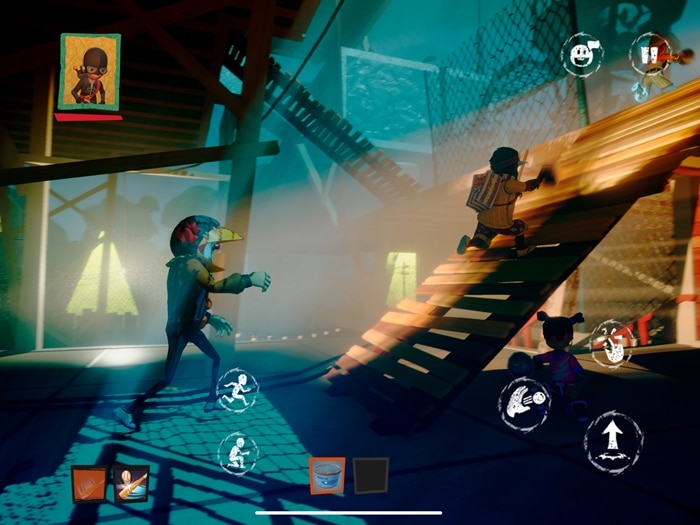Viewport: 700px width, 525px height.
Task: Throw item with the hand-and-ball button
Action: coord(526,404)
